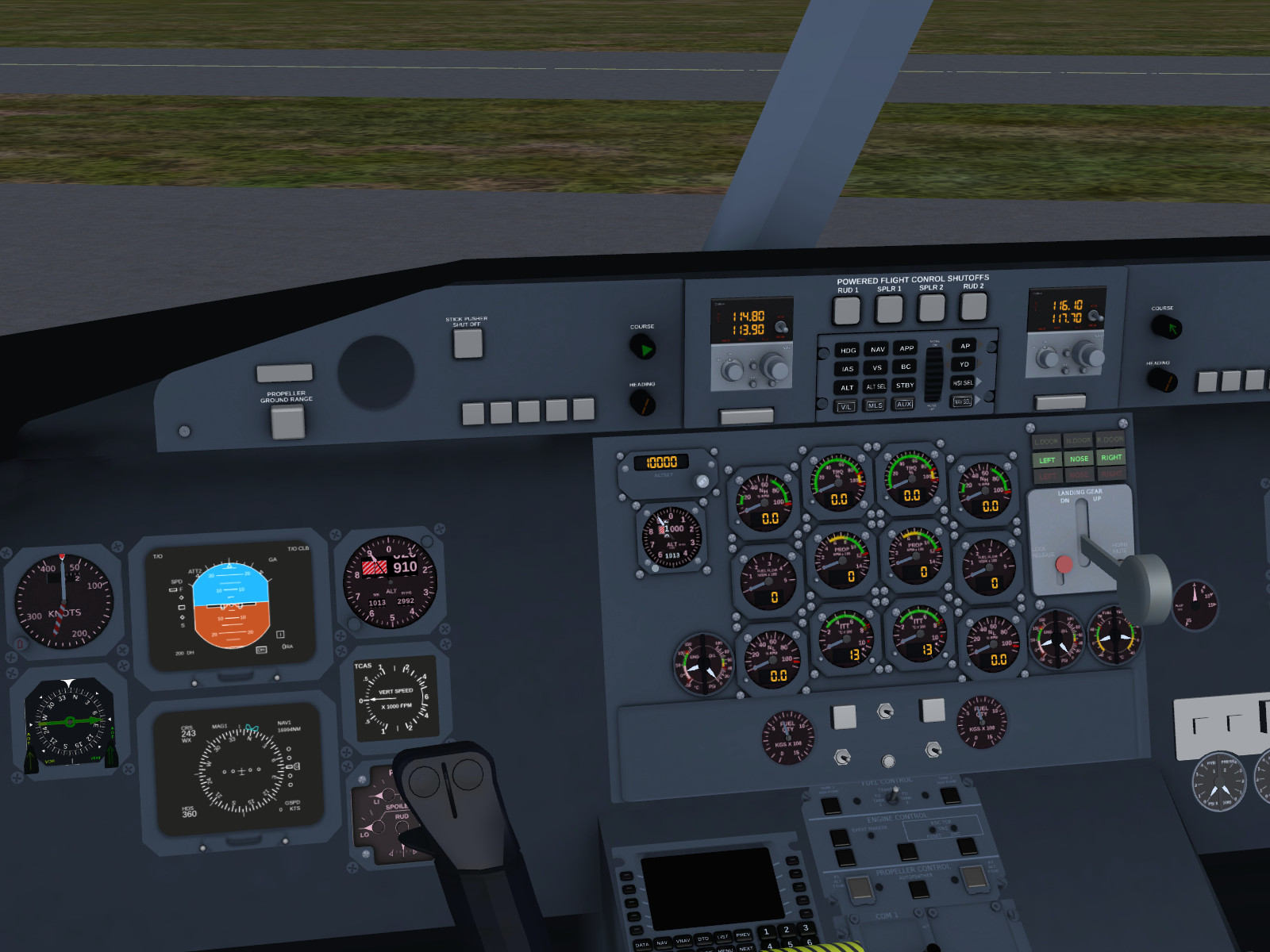Engage the HDG autopilot mode button
The width and height of the screenshot is (1270, 952).
pyautogui.click(x=848, y=350)
